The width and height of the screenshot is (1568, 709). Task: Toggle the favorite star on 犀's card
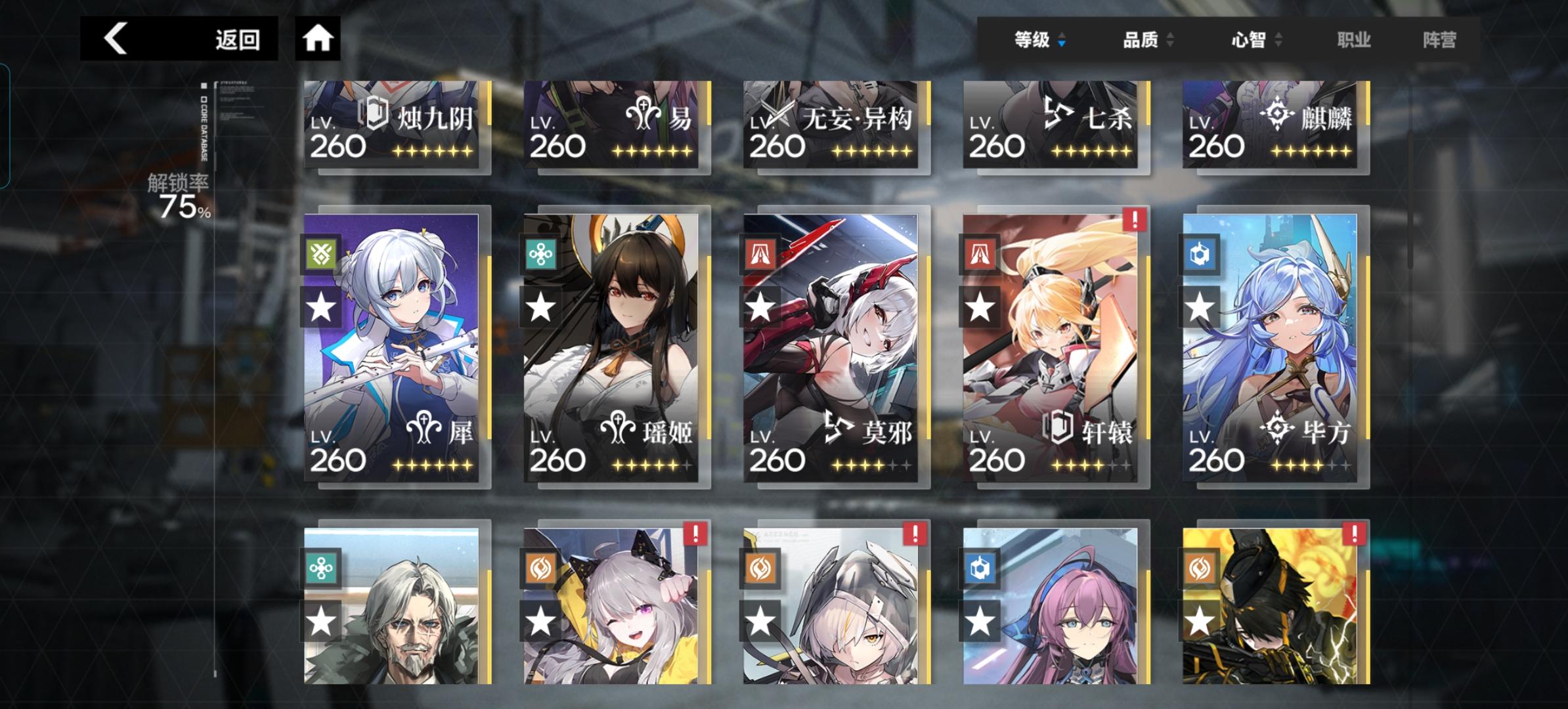coord(320,305)
